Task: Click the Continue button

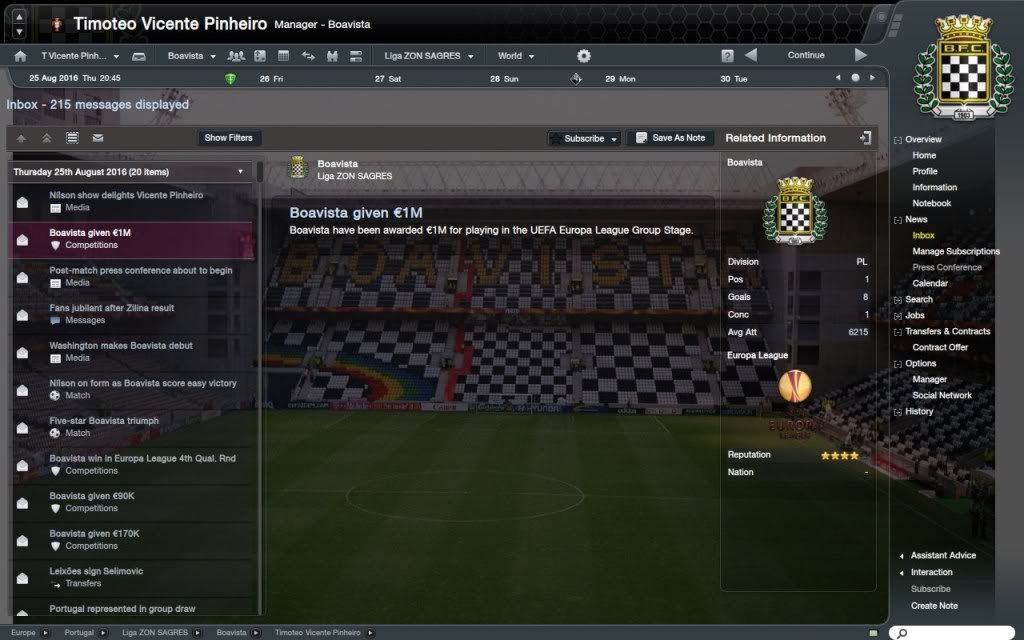Action: (x=805, y=56)
